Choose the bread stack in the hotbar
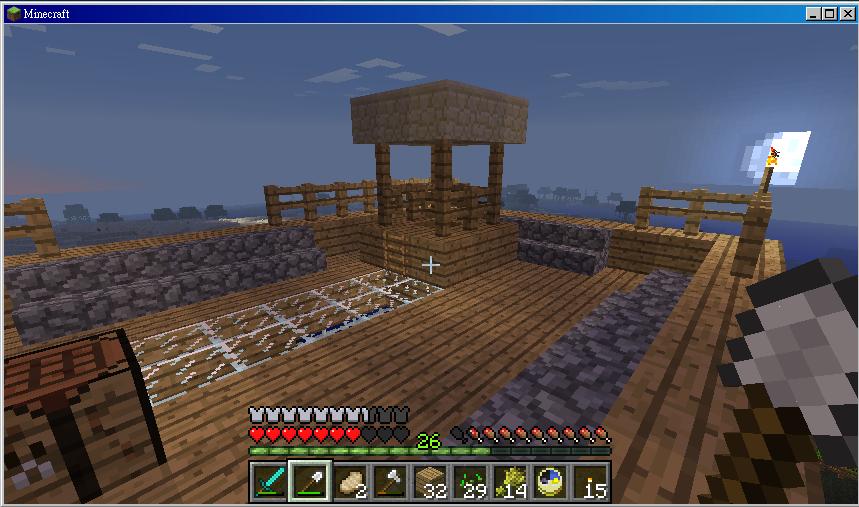The height and width of the screenshot is (507, 859). (x=347, y=482)
